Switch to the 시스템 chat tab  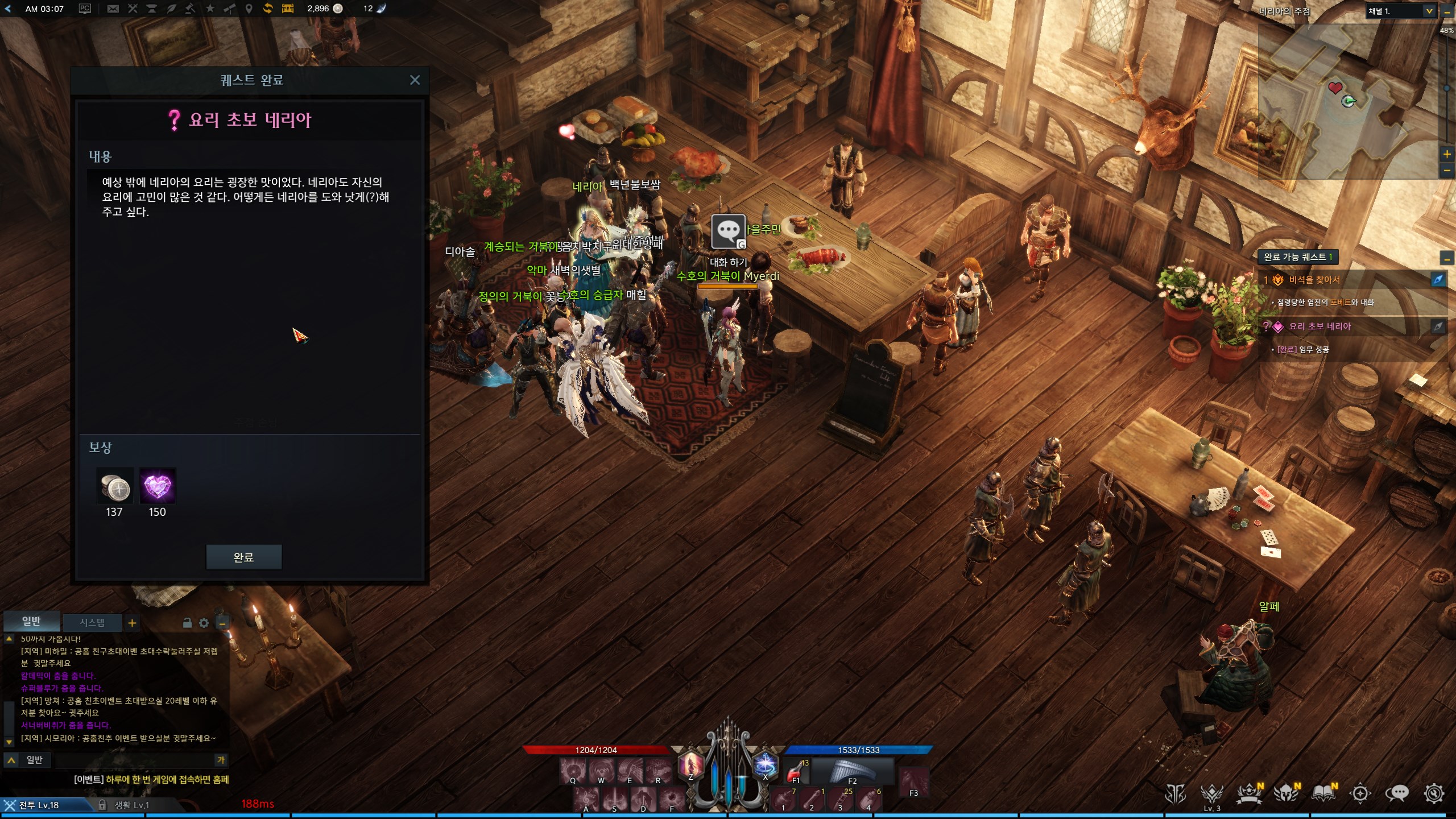[x=92, y=623]
